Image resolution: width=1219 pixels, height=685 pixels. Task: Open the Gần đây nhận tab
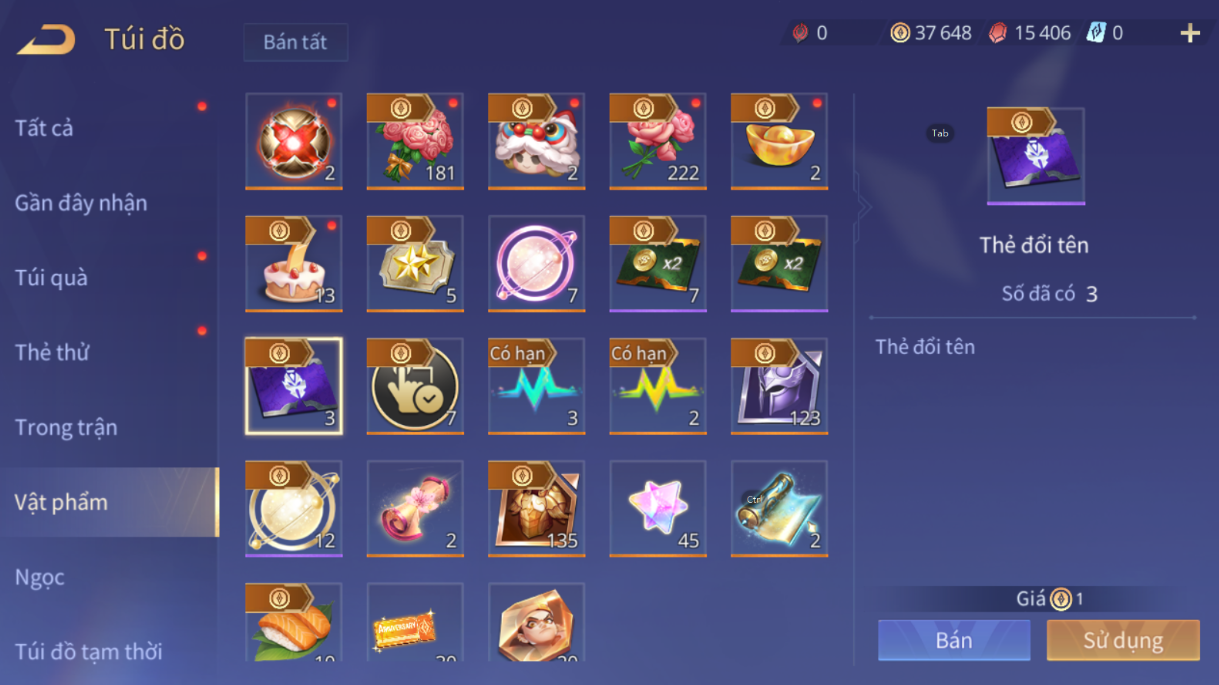pyautogui.click(x=81, y=203)
